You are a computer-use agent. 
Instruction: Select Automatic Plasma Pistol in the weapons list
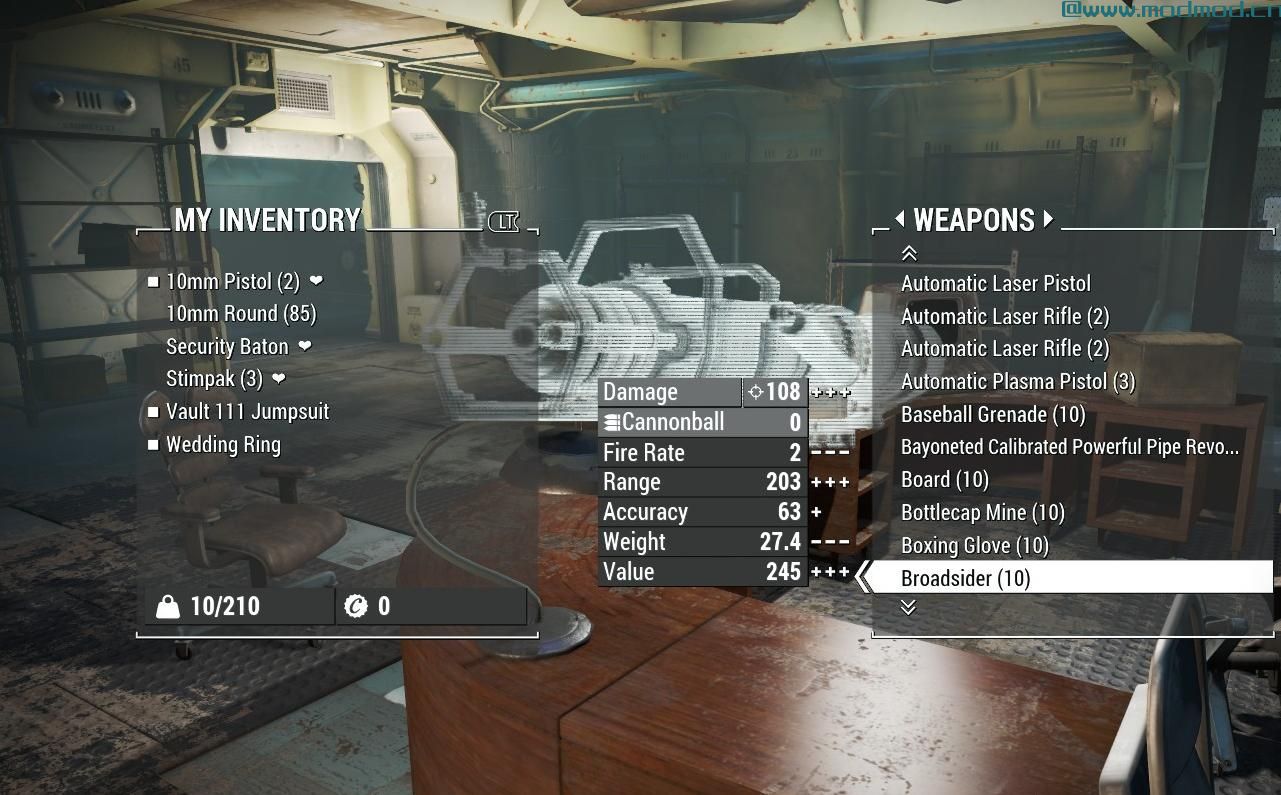click(1018, 381)
